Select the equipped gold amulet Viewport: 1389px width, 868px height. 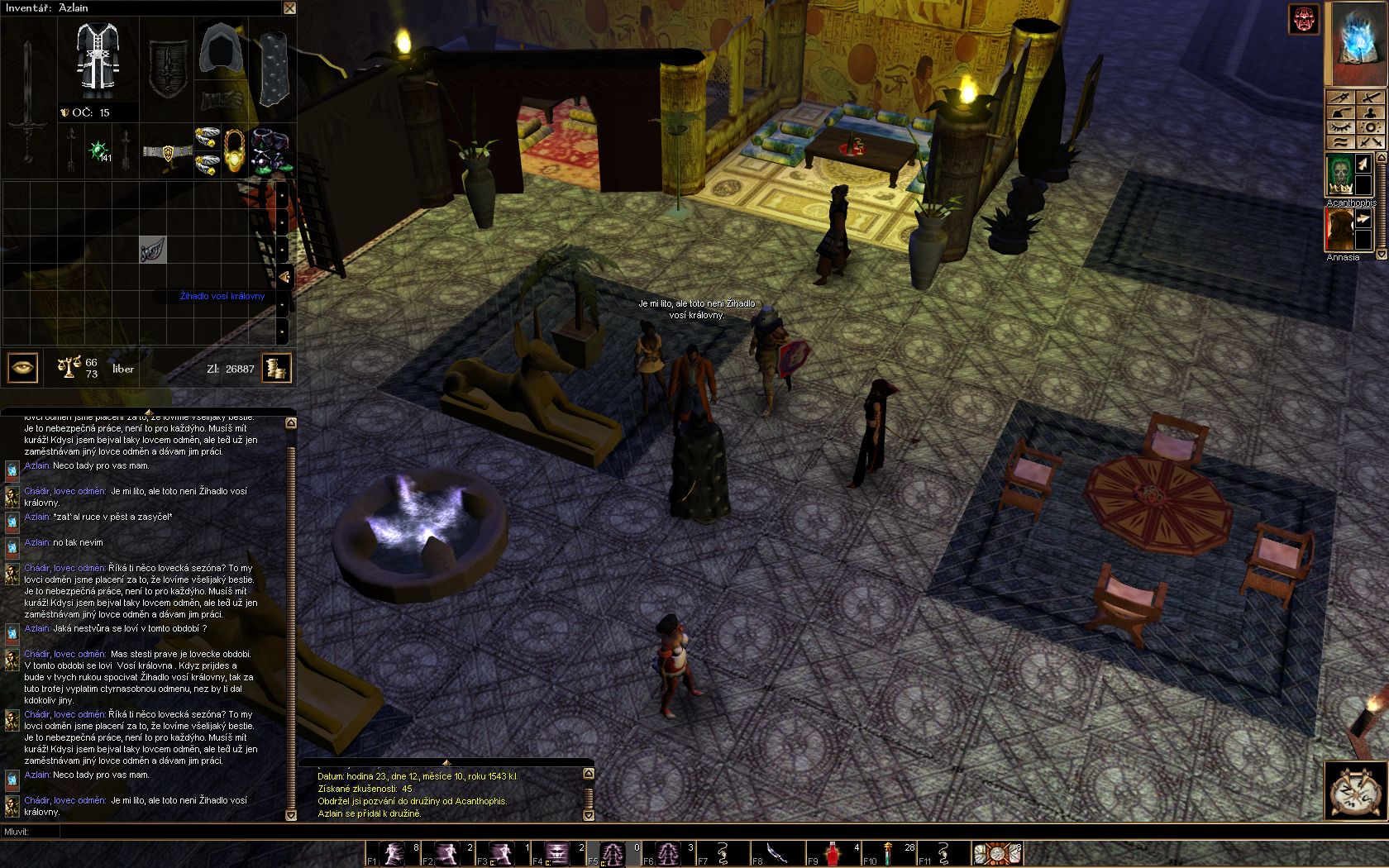235,150
